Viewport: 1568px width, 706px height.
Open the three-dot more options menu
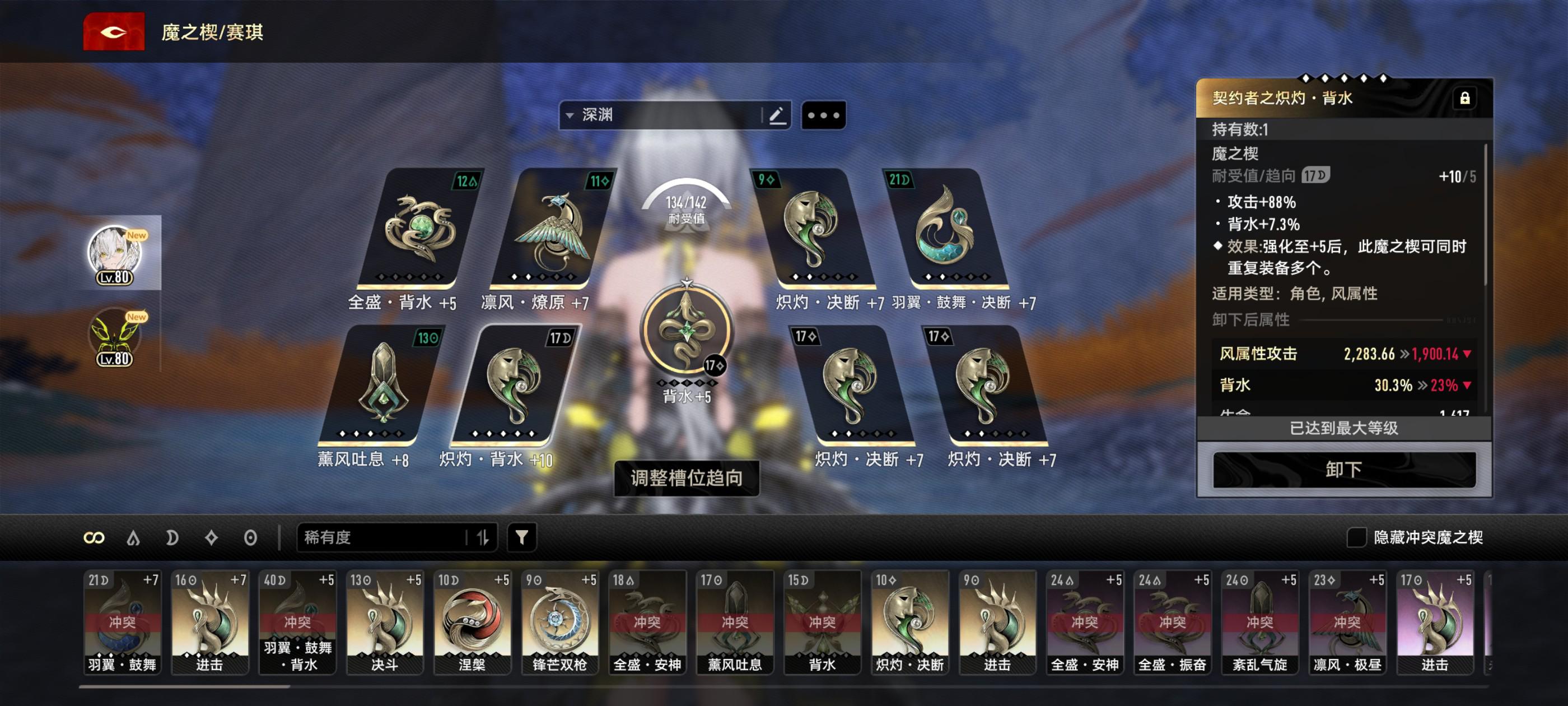(823, 114)
